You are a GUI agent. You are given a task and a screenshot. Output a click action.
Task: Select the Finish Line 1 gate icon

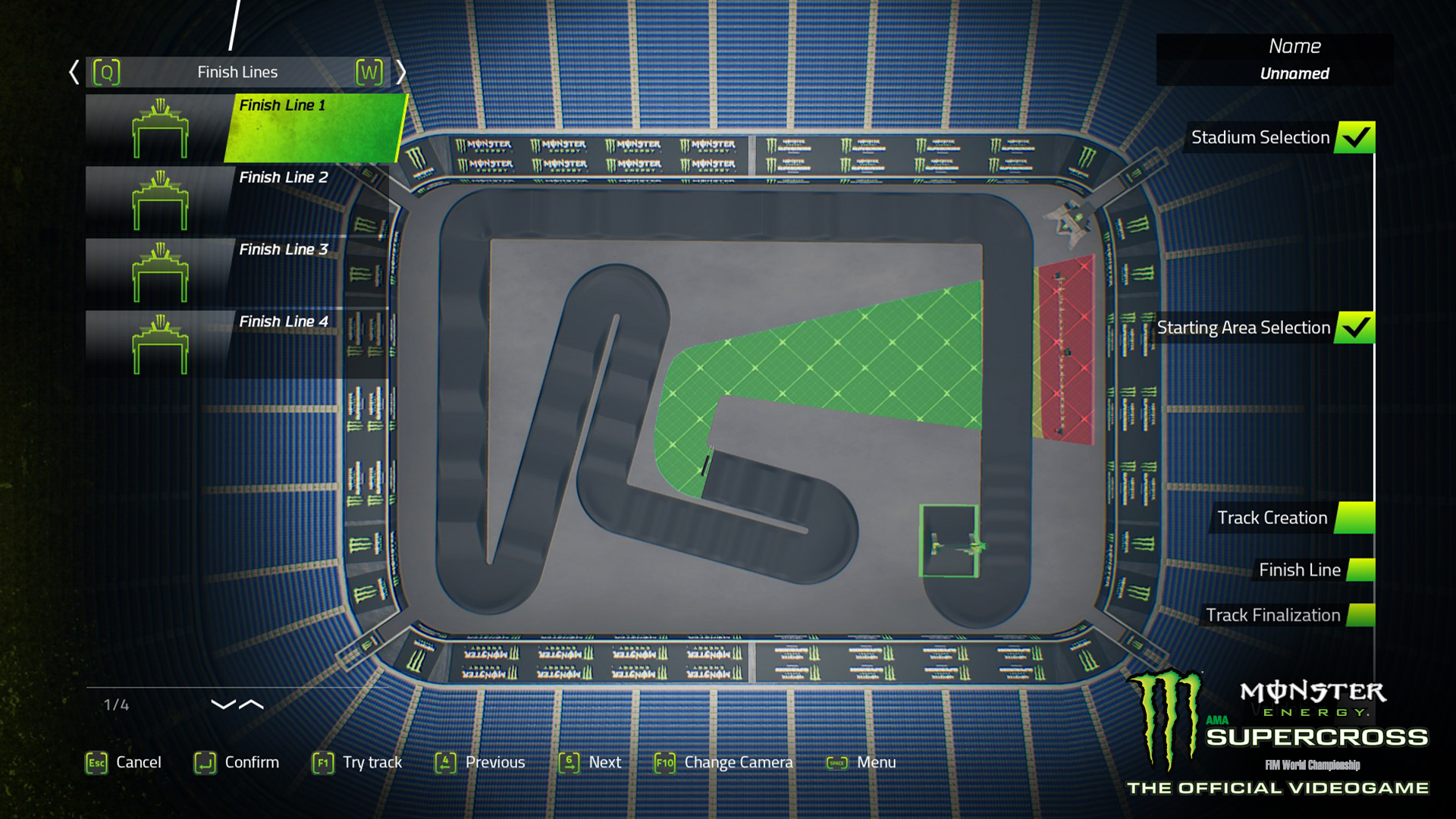(x=161, y=129)
